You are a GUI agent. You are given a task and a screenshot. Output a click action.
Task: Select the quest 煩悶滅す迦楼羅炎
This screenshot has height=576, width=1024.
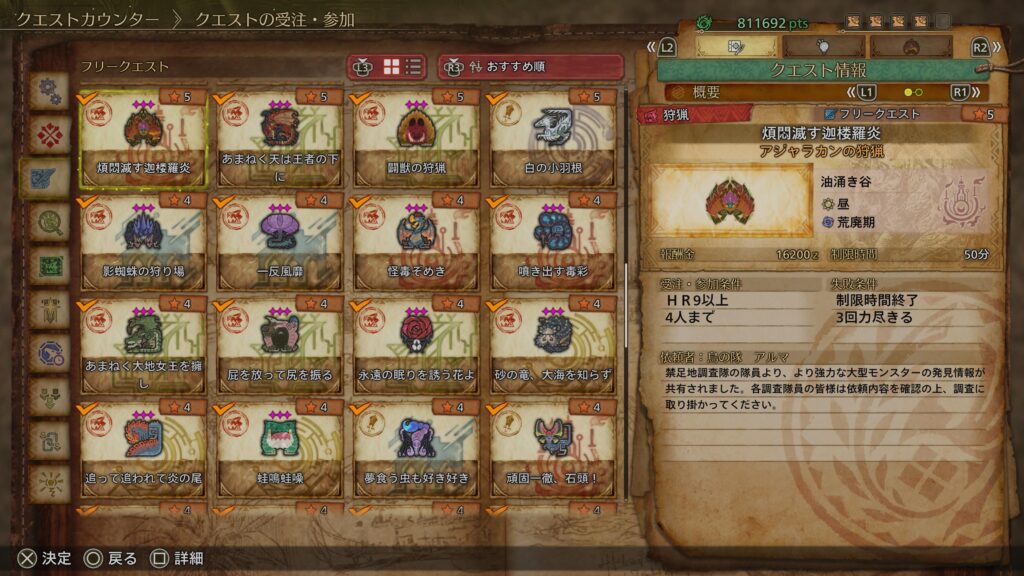pyautogui.click(x=143, y=140)
